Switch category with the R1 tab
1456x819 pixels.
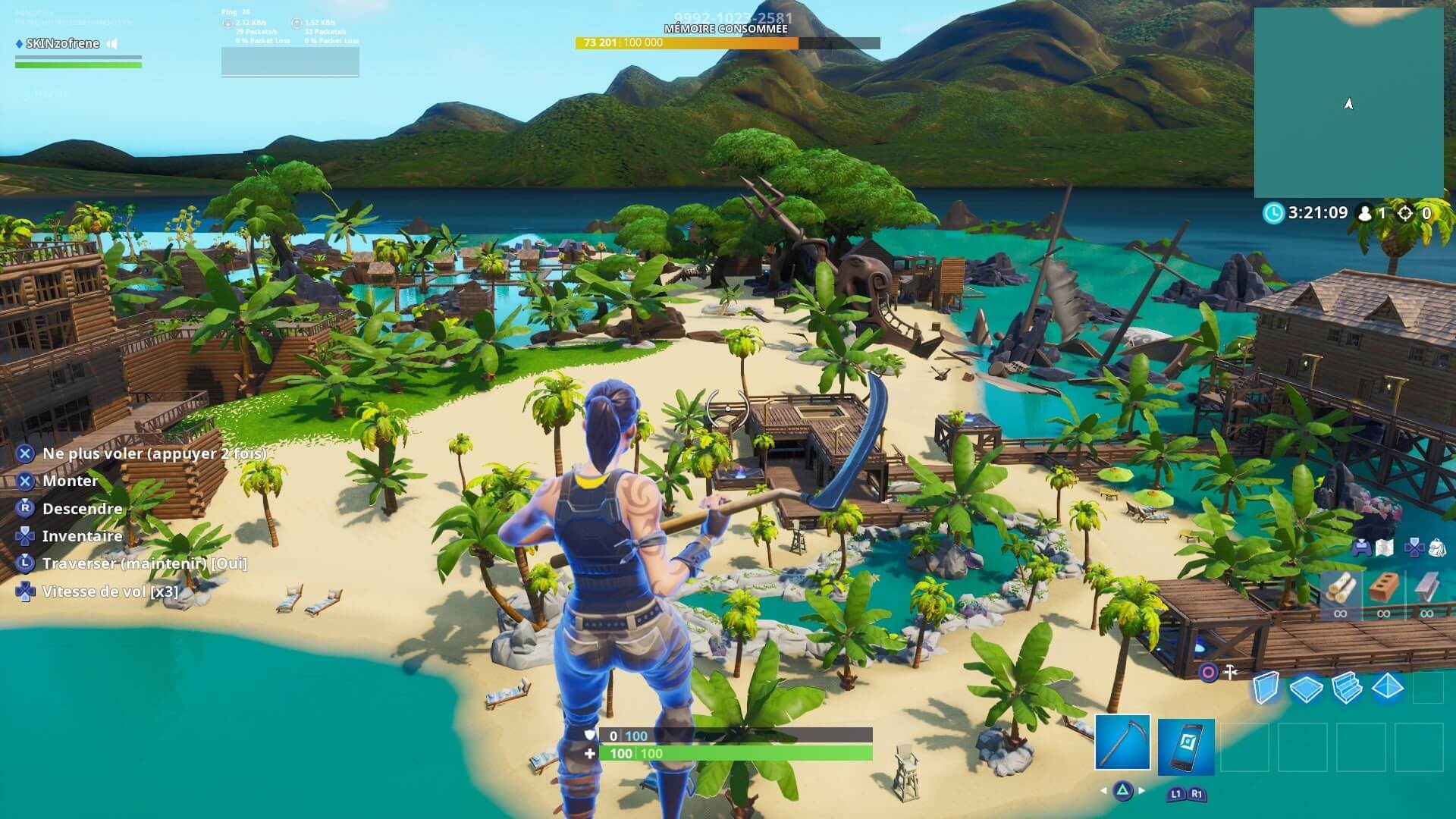point(1196,794)
